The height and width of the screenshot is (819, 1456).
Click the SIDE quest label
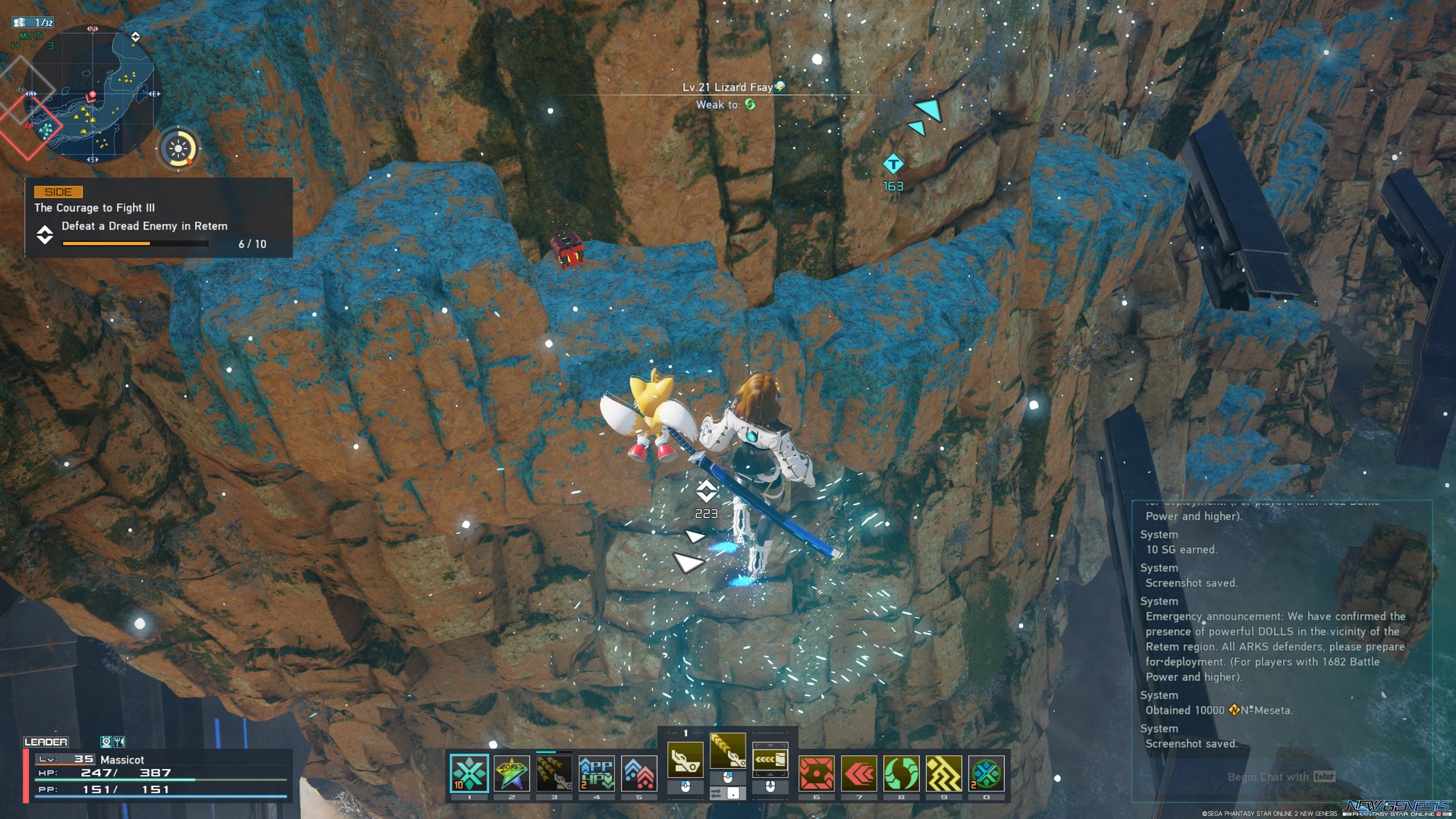coord(58,191)
